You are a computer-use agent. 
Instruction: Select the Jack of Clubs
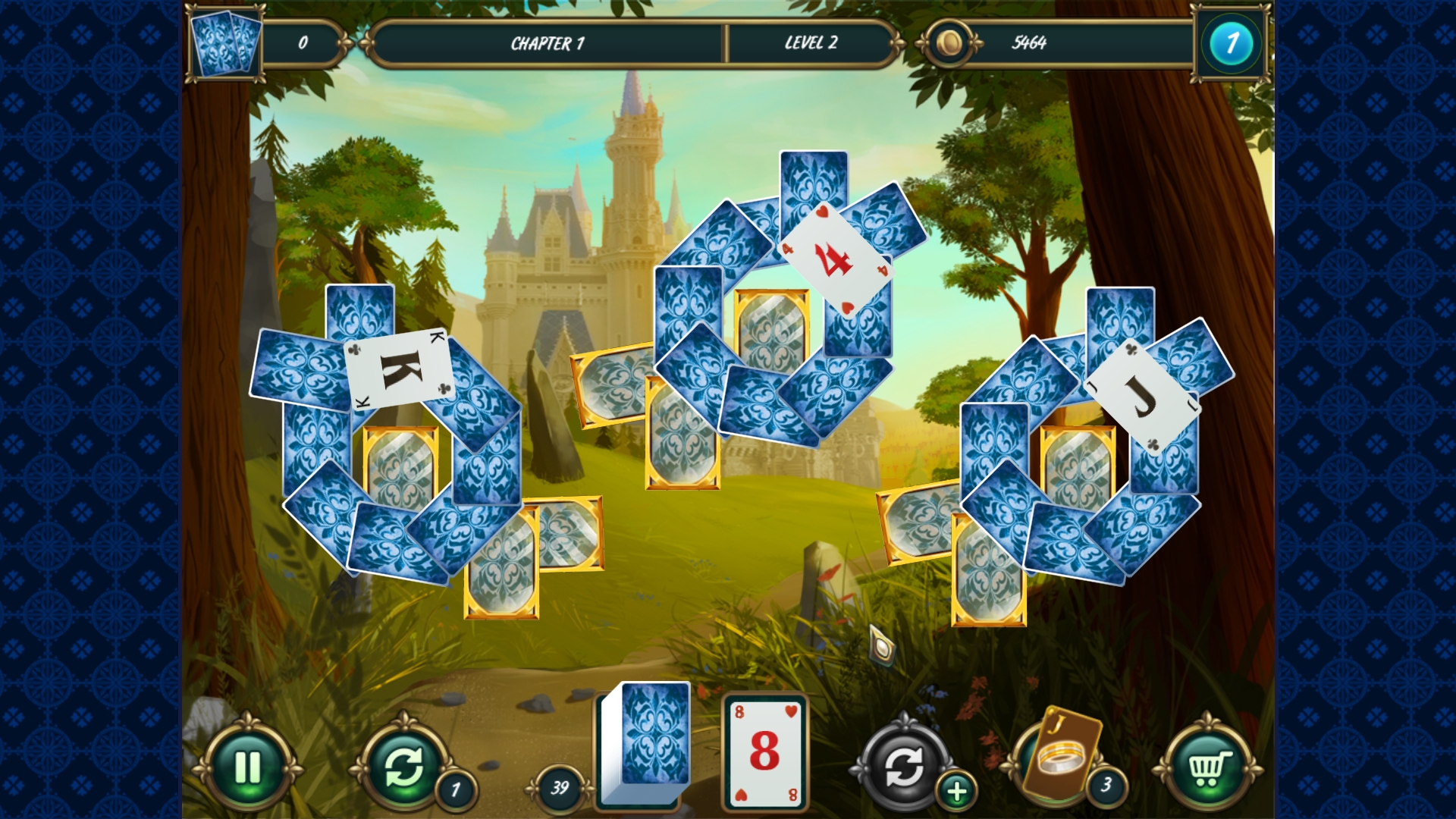1141,395
